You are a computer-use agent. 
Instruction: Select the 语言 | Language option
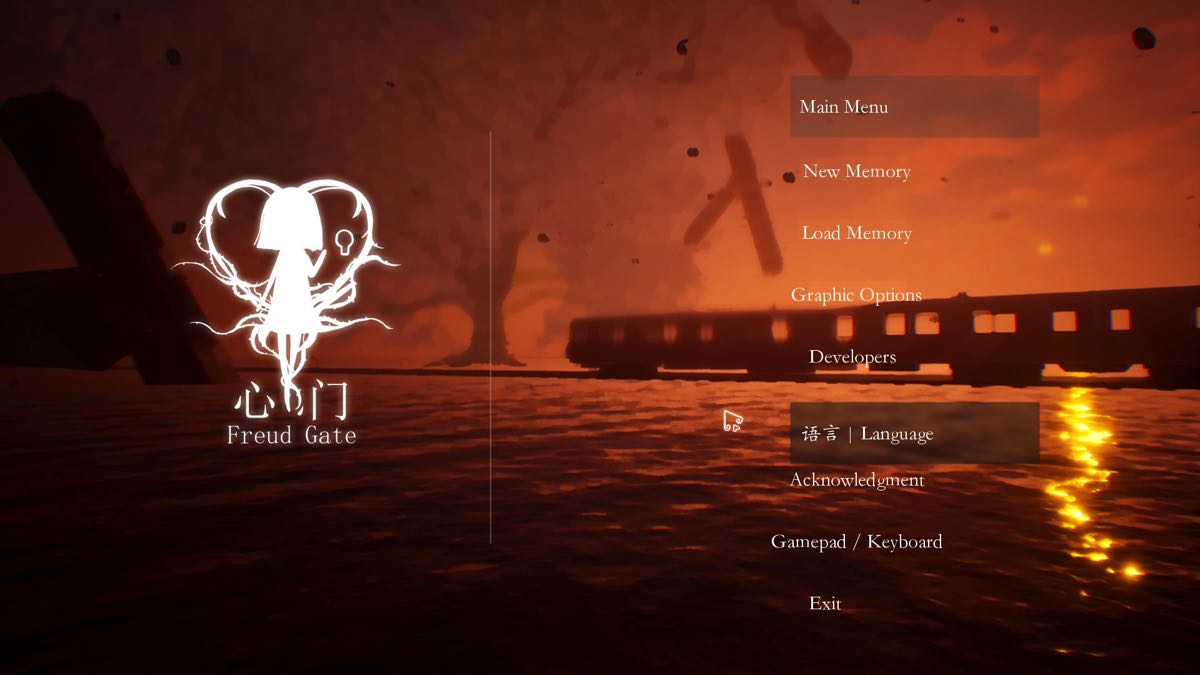(868, 434)
